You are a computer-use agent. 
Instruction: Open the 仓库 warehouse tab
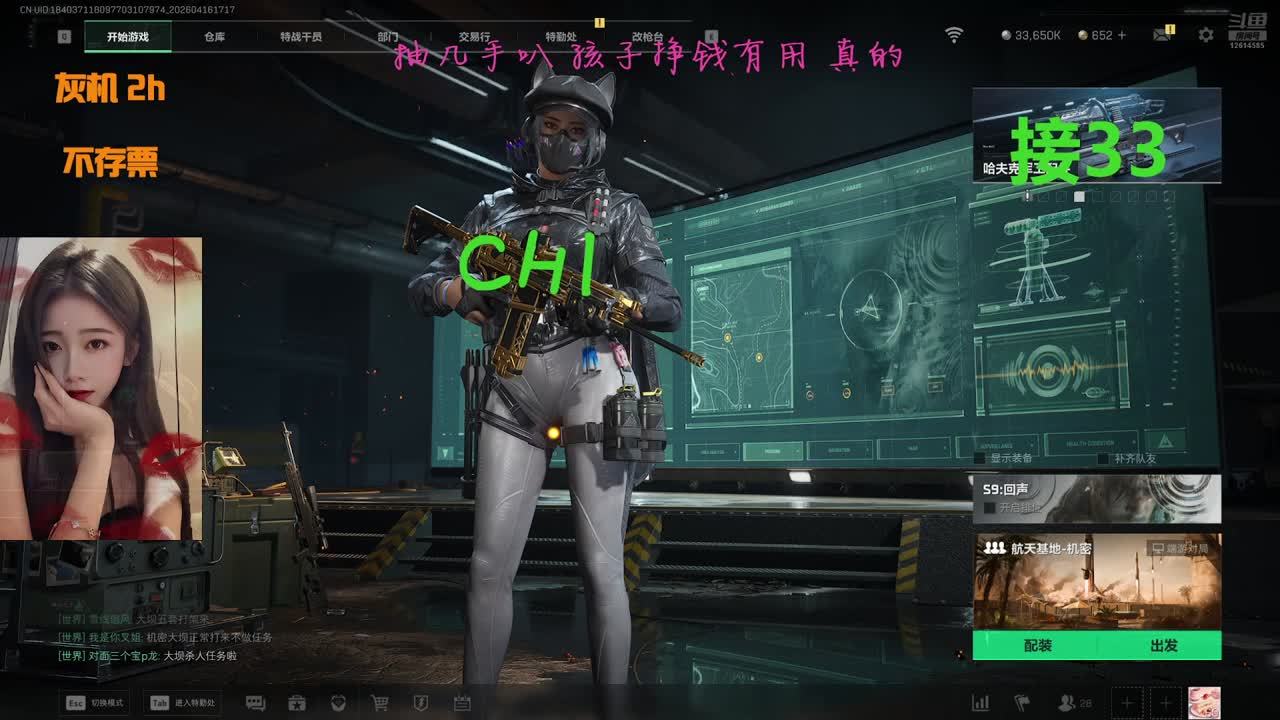coord(214,37)
